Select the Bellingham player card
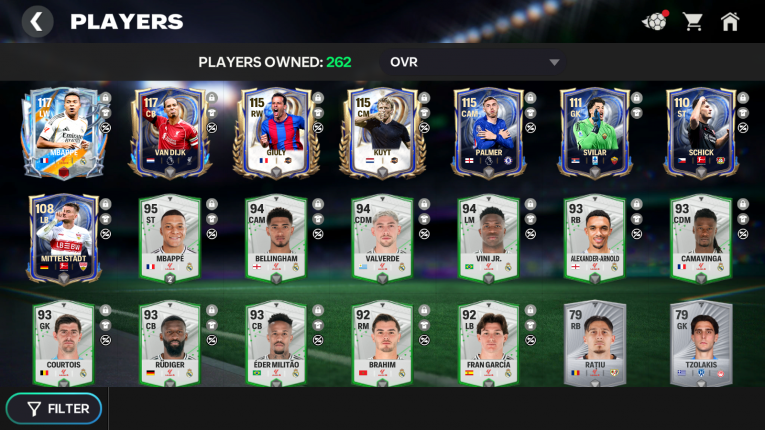Screen dimensions: 765x430 (272, 239)
